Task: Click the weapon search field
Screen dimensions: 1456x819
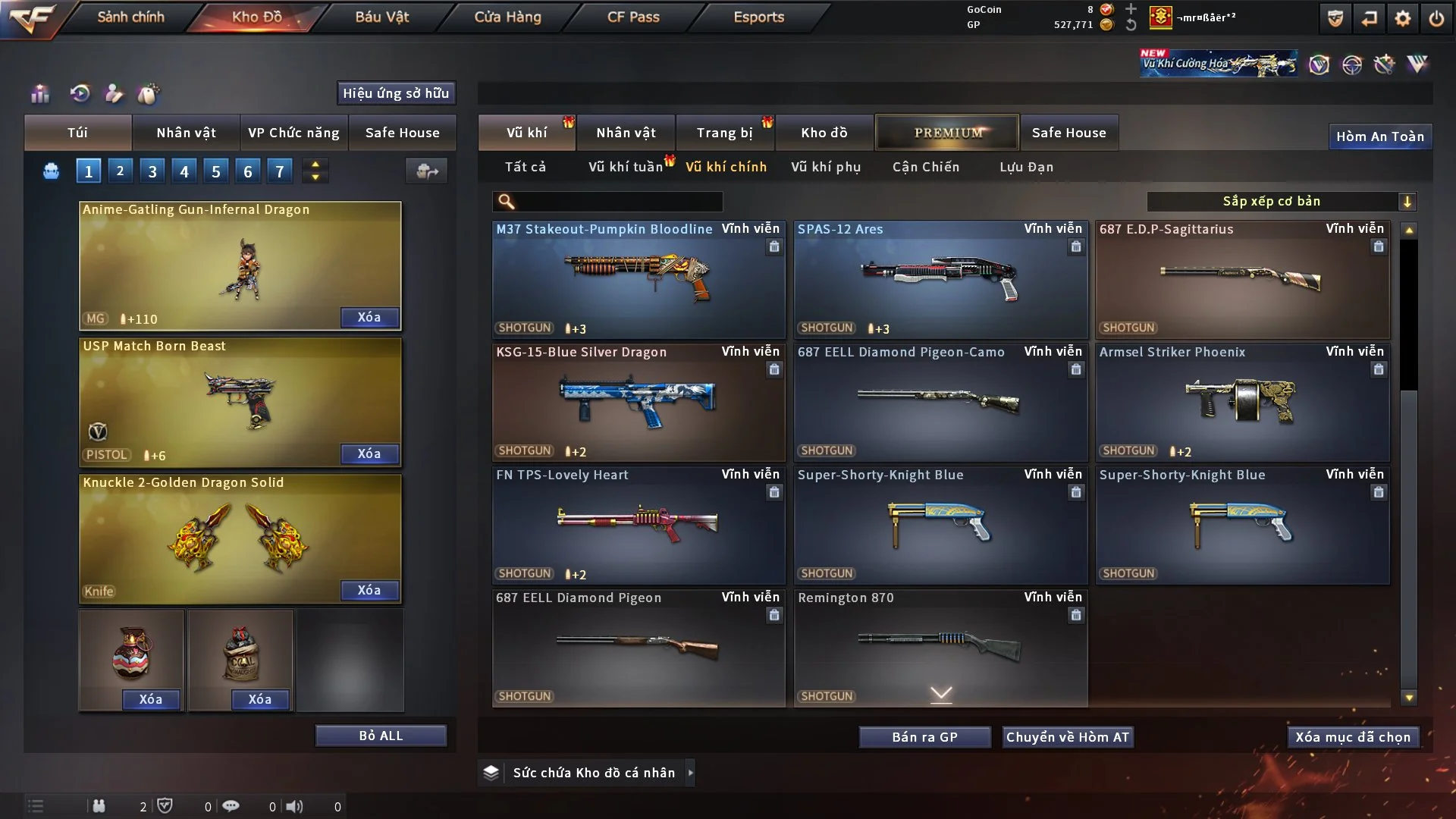Action: [618, 202]
